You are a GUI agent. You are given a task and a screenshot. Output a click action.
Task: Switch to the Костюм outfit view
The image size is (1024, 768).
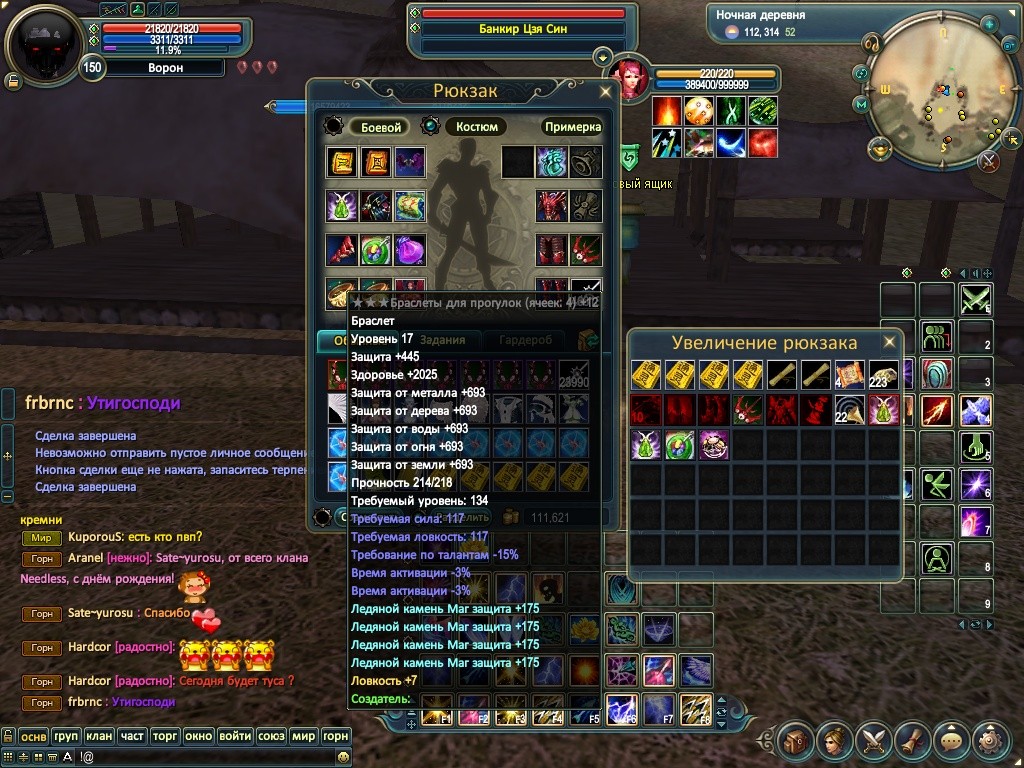pos(477,127)
